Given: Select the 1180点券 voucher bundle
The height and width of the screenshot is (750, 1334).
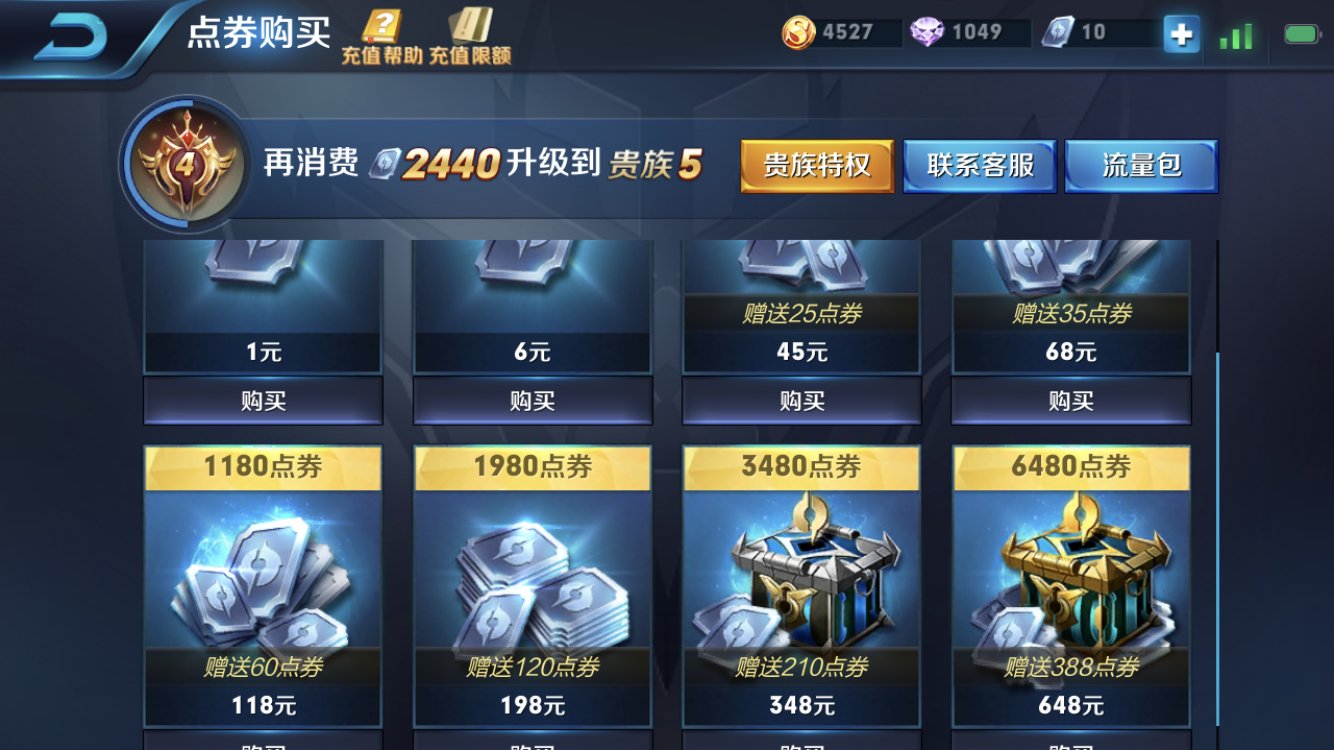Looking at the screenshot, I should point(262,580).
